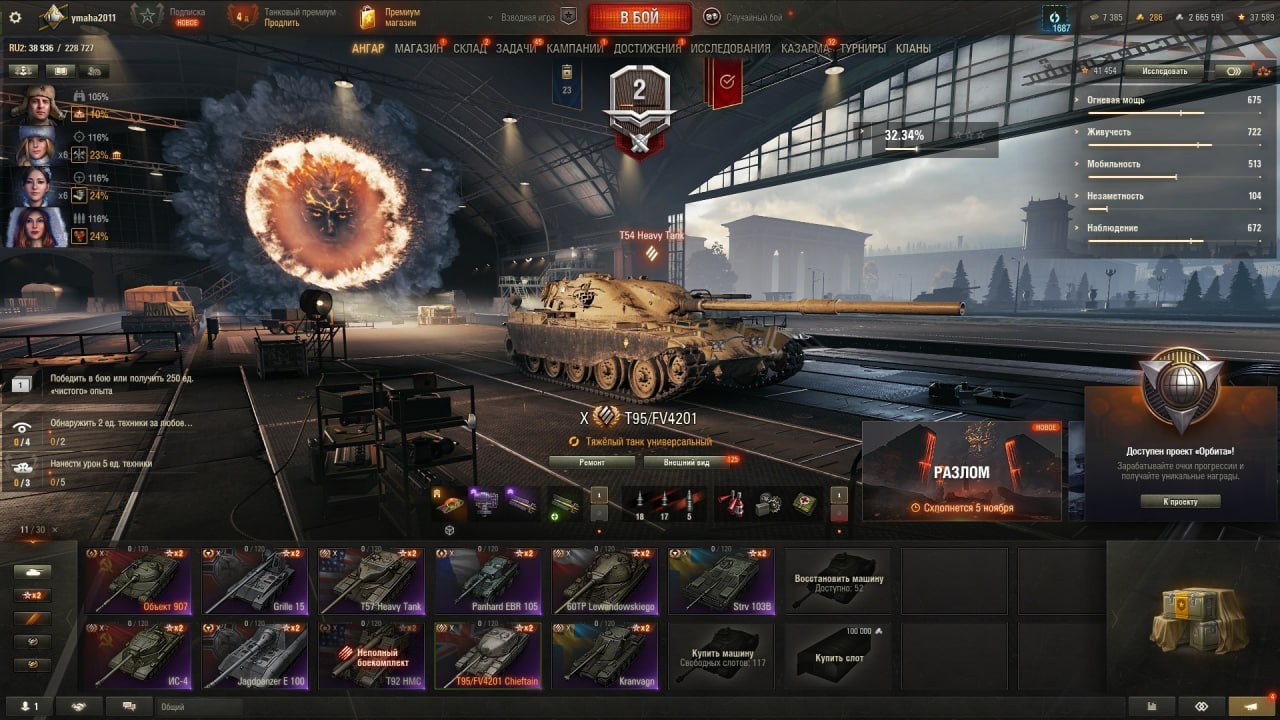Image resolution: width=1280 pixels, height=720 pixels.
Task: Click the Ремонт button
Action: (x=592, y=462)
